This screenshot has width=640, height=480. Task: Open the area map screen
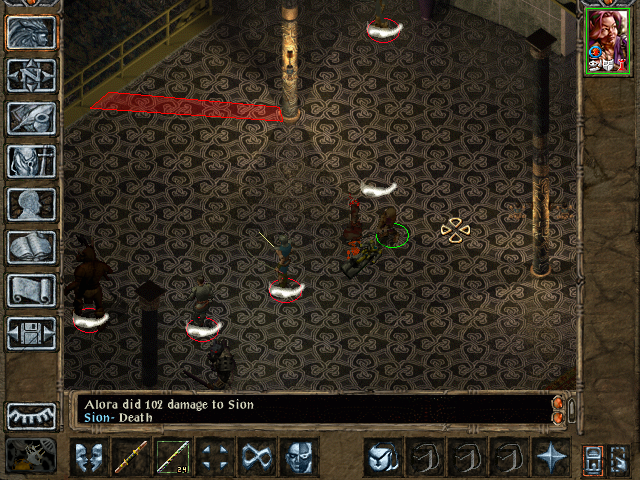coord(31,76)
